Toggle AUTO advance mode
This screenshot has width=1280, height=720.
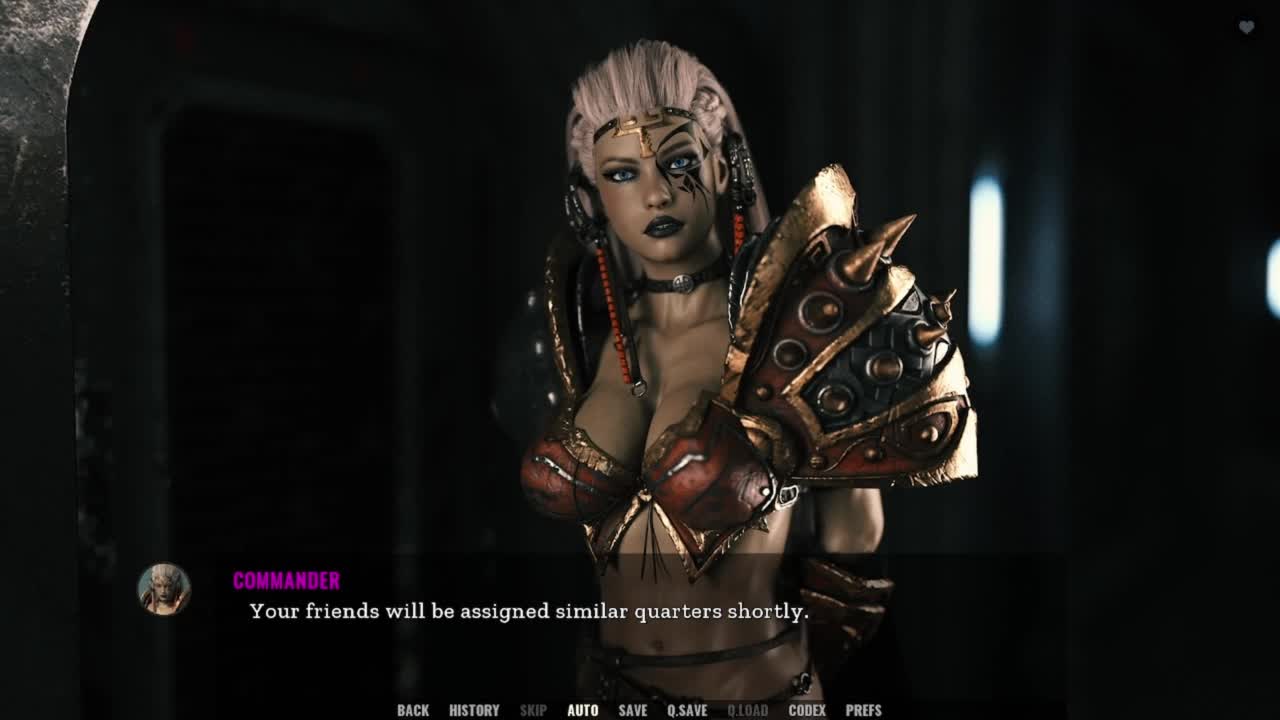click(583, 710)
